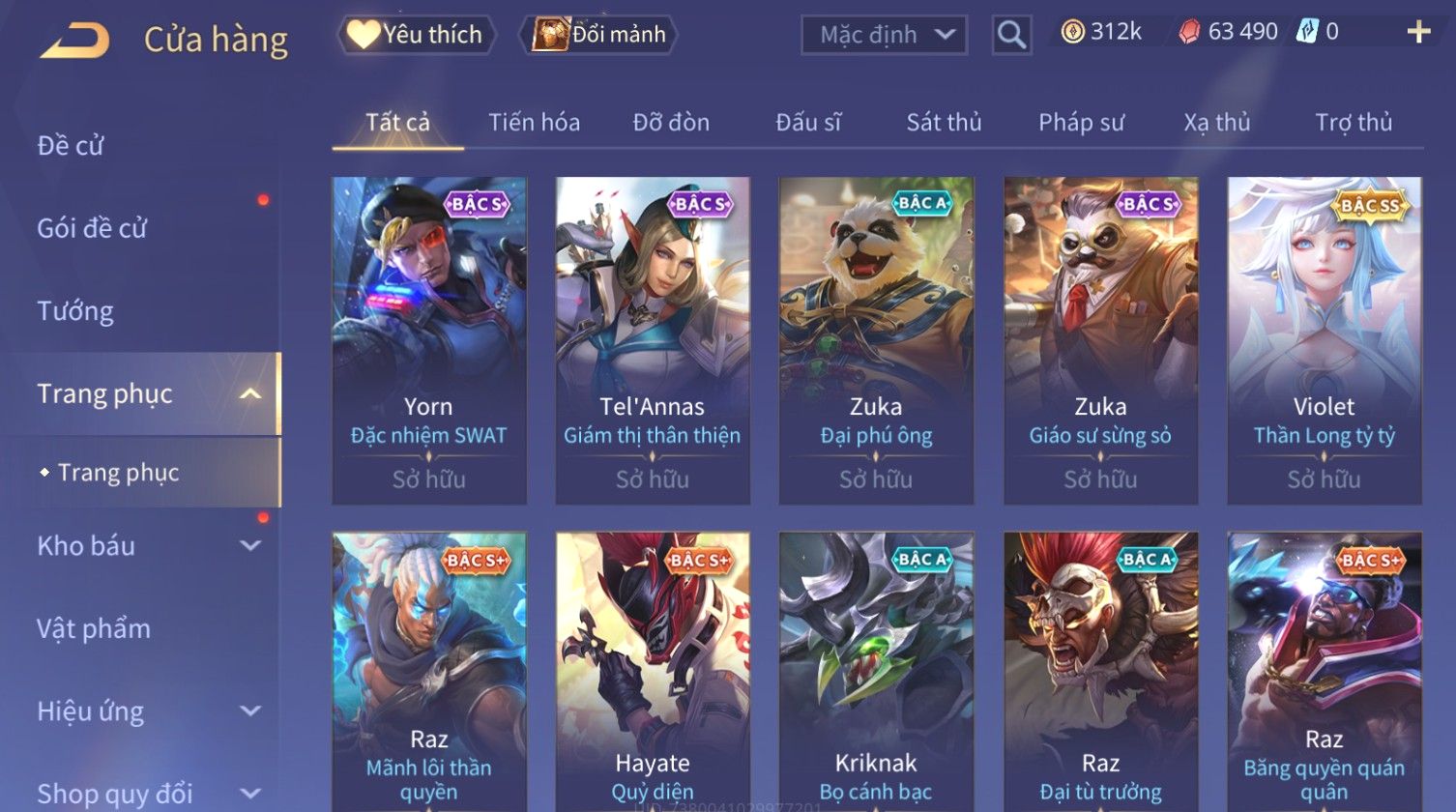The image size is (1456, 812).
Task: Open the Đề cử menu entry
Action: 71,146
